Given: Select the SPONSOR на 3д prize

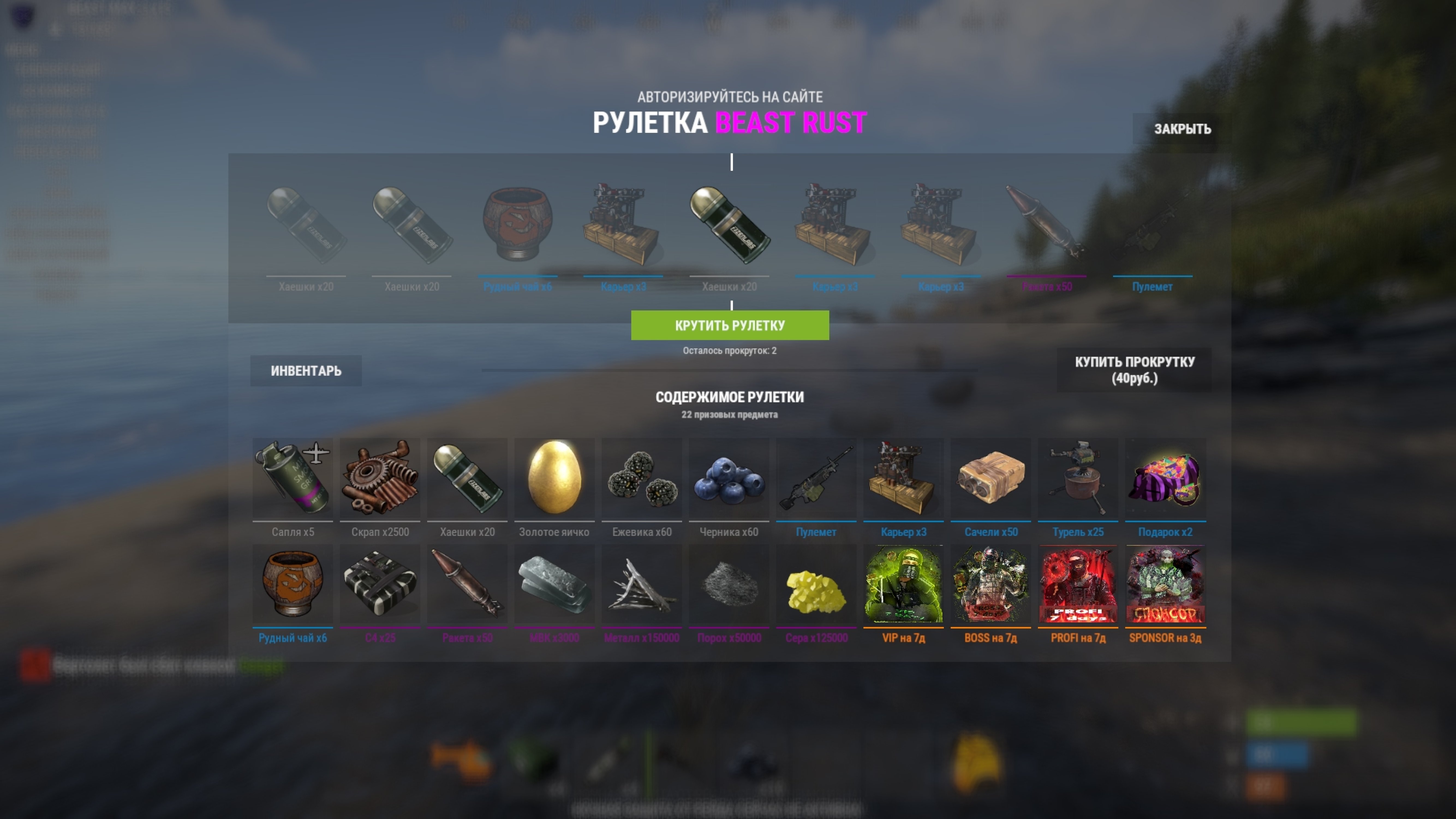Looking at the screenshot, I should (x=1165, y=585).
